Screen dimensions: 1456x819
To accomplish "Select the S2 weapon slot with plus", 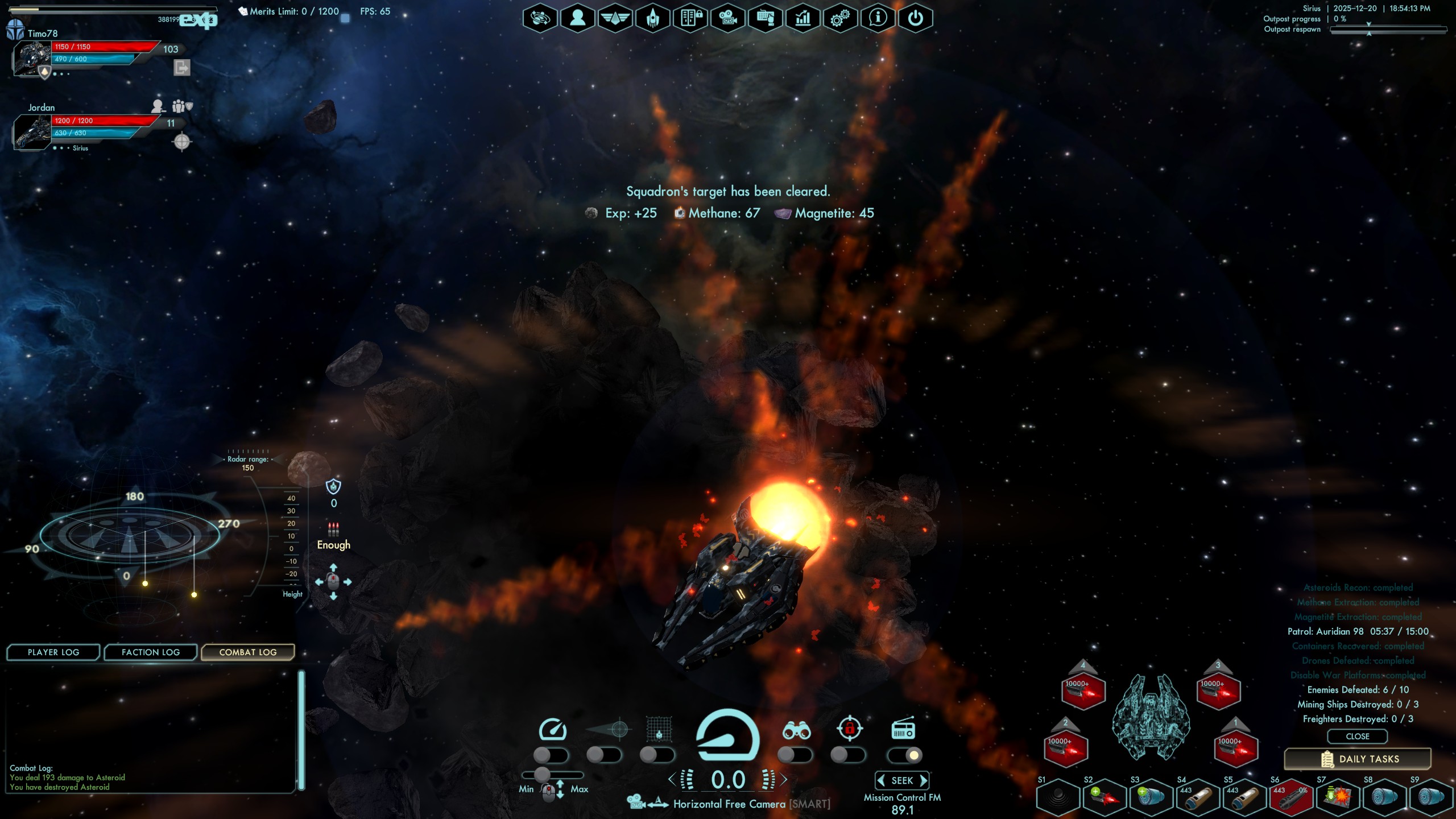I will coord(1105,797).
